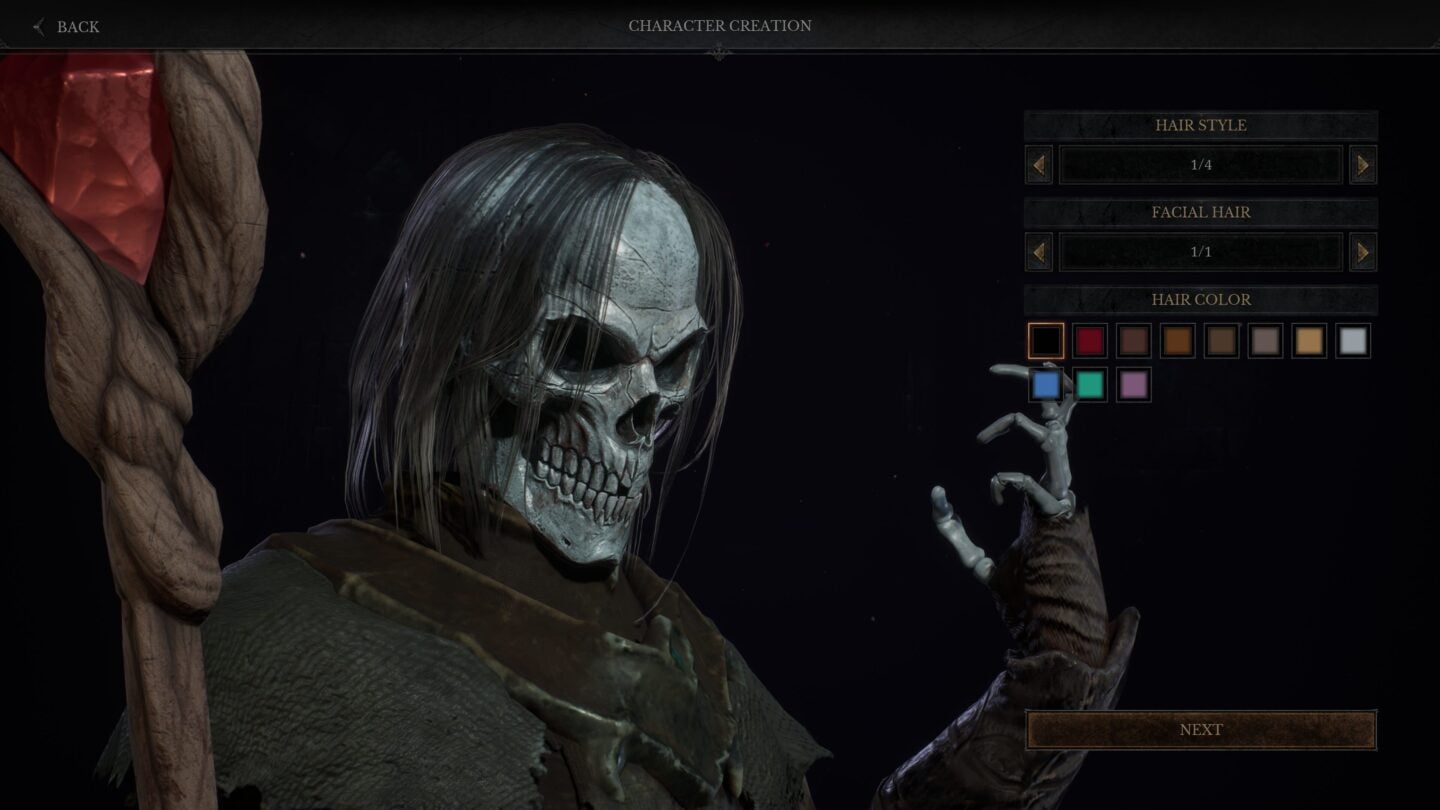Select the black hair color swatch
The image size is (1440, 810).
tap(1046, 340)
